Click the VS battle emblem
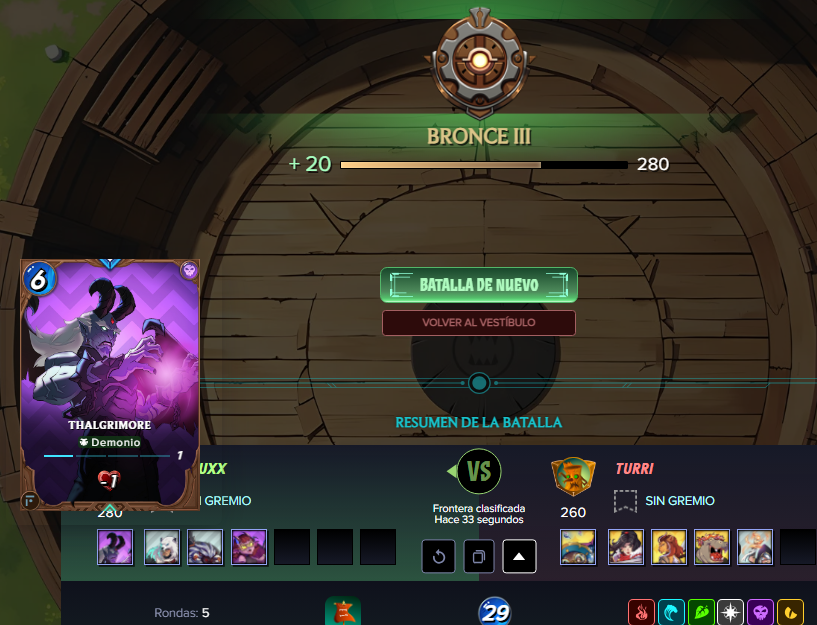Viewport: 817px width, 625px height. [479, 470]
